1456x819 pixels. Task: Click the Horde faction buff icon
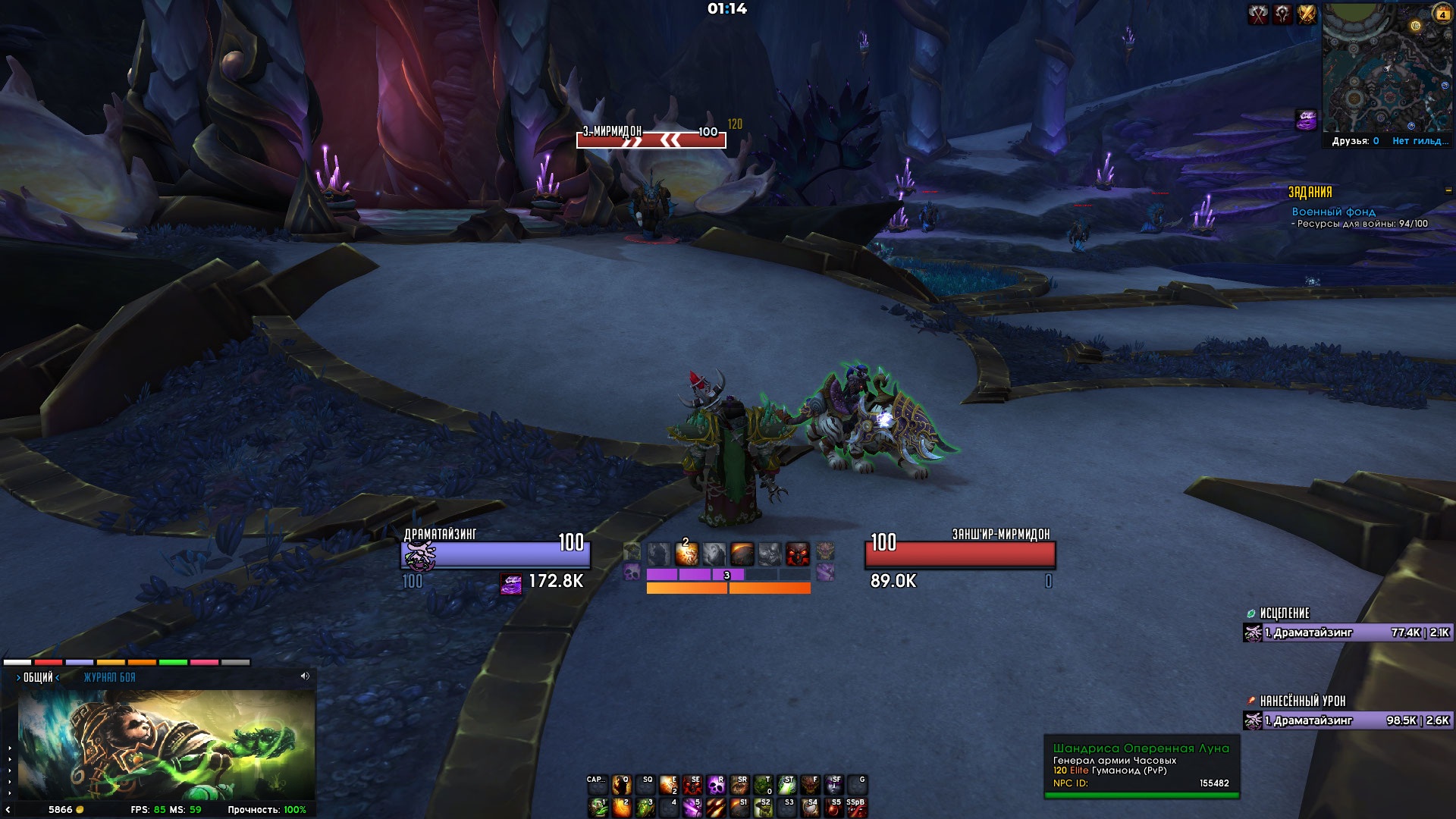[x=1282, y=14]
